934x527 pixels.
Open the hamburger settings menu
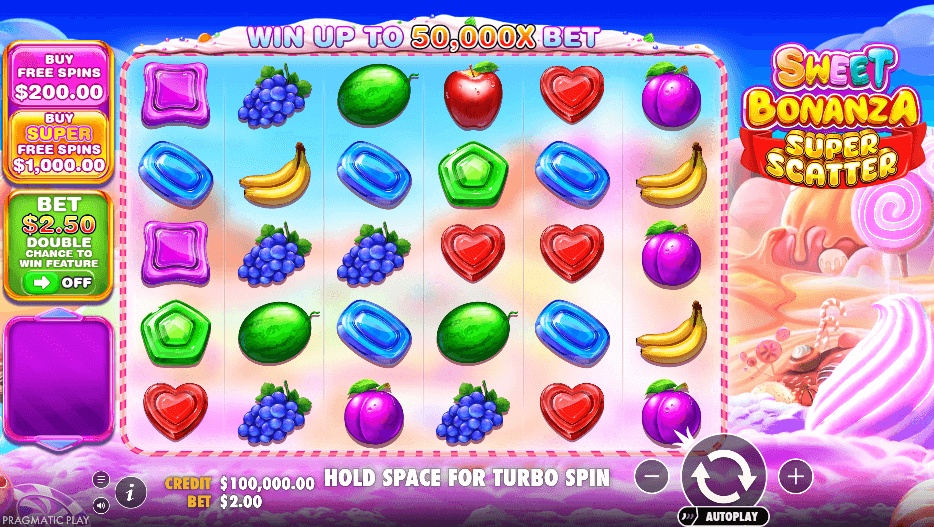[x=101, y=479]
